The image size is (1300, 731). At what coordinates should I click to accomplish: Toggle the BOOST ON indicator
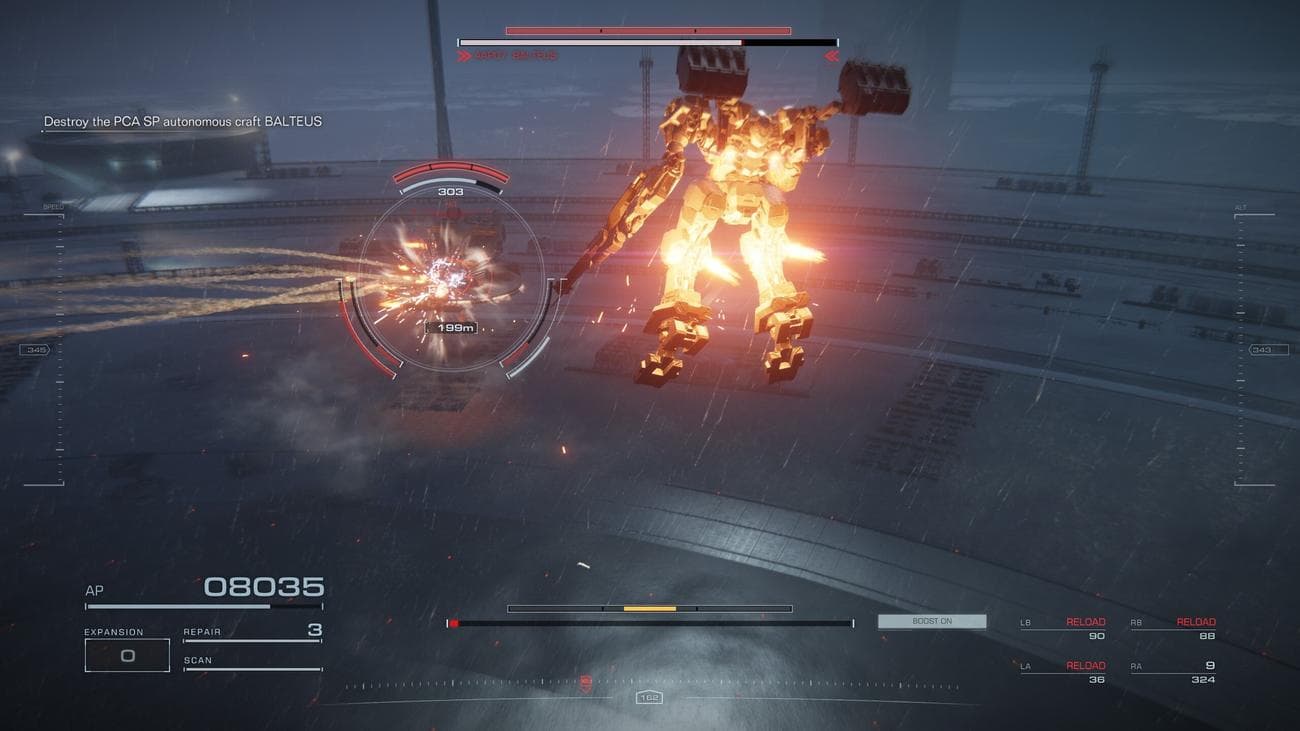pos(931,620)
